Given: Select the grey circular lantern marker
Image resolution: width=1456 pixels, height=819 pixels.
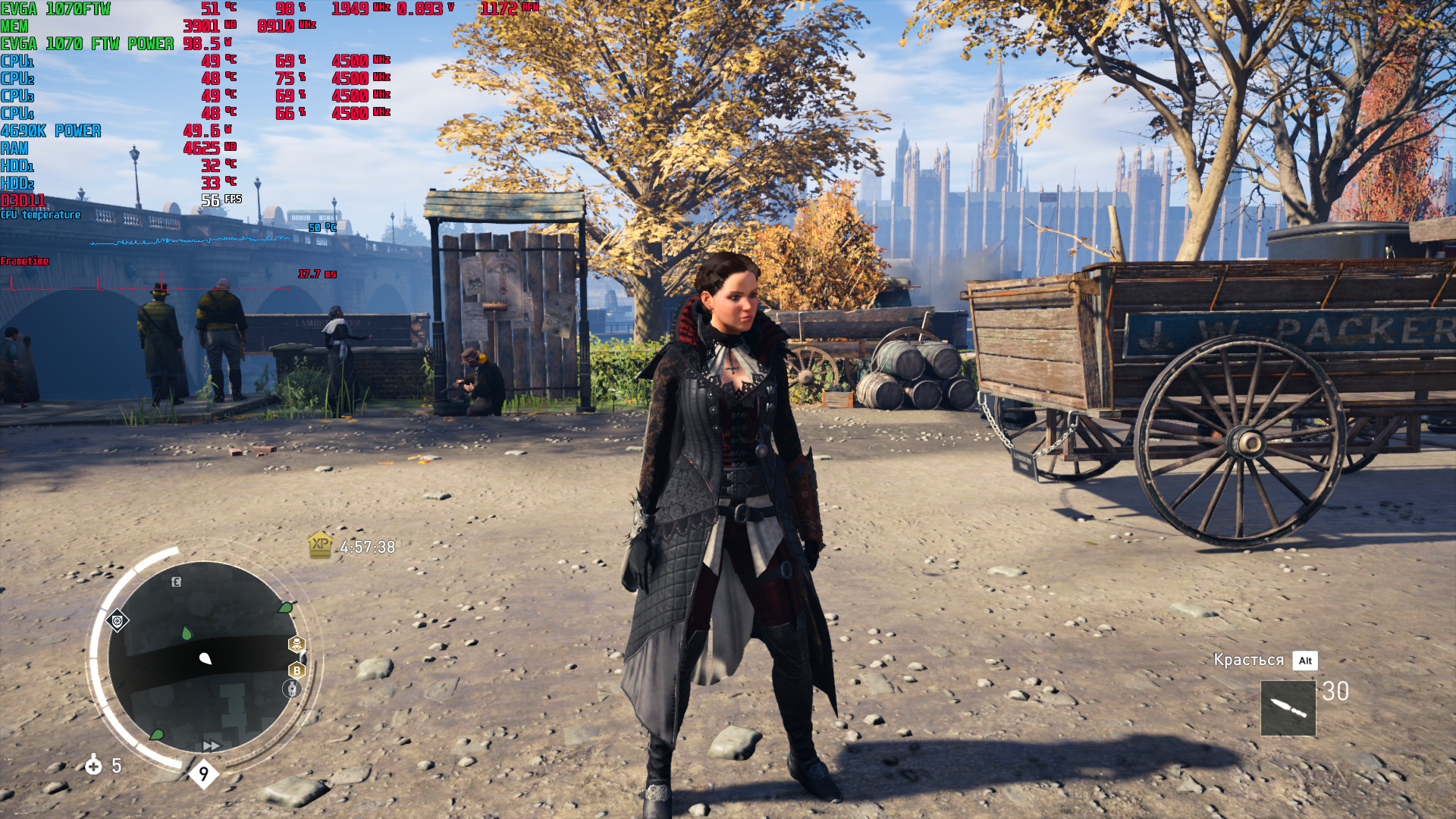Looking at the screenshot, I should point(292,689).
